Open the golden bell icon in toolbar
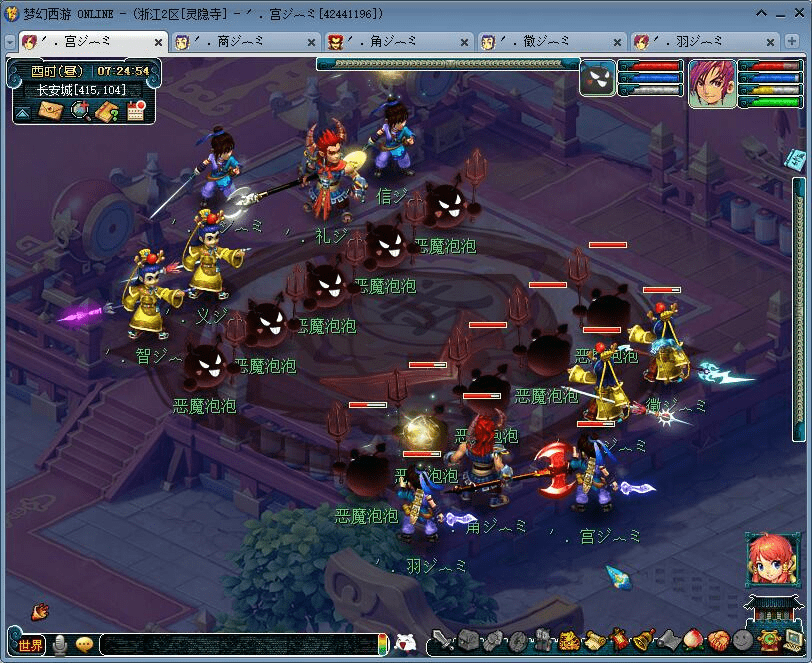The image size is (812, 663). click(643, 640)
